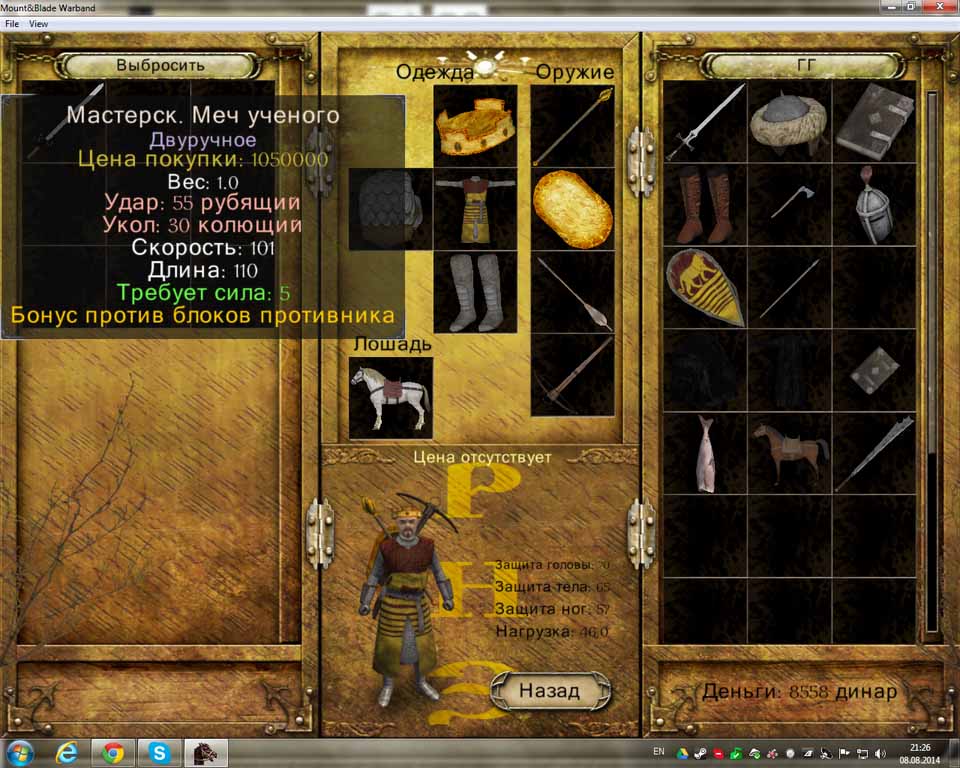Close the Mount&Blade Warband window
Viewport: 960px width, 768px height.
938,7
